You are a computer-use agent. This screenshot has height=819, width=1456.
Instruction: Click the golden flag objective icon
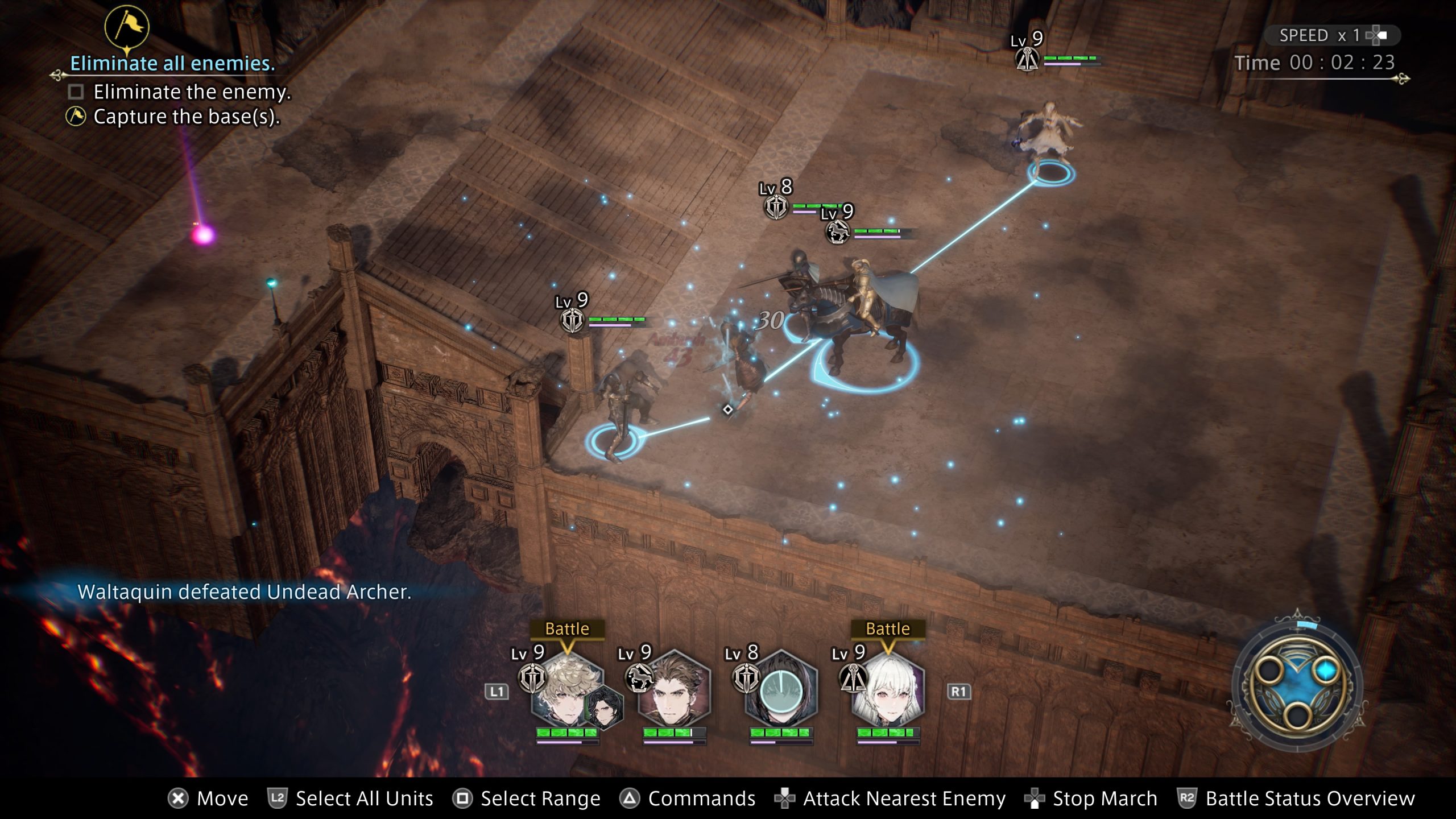click(127, 27)
